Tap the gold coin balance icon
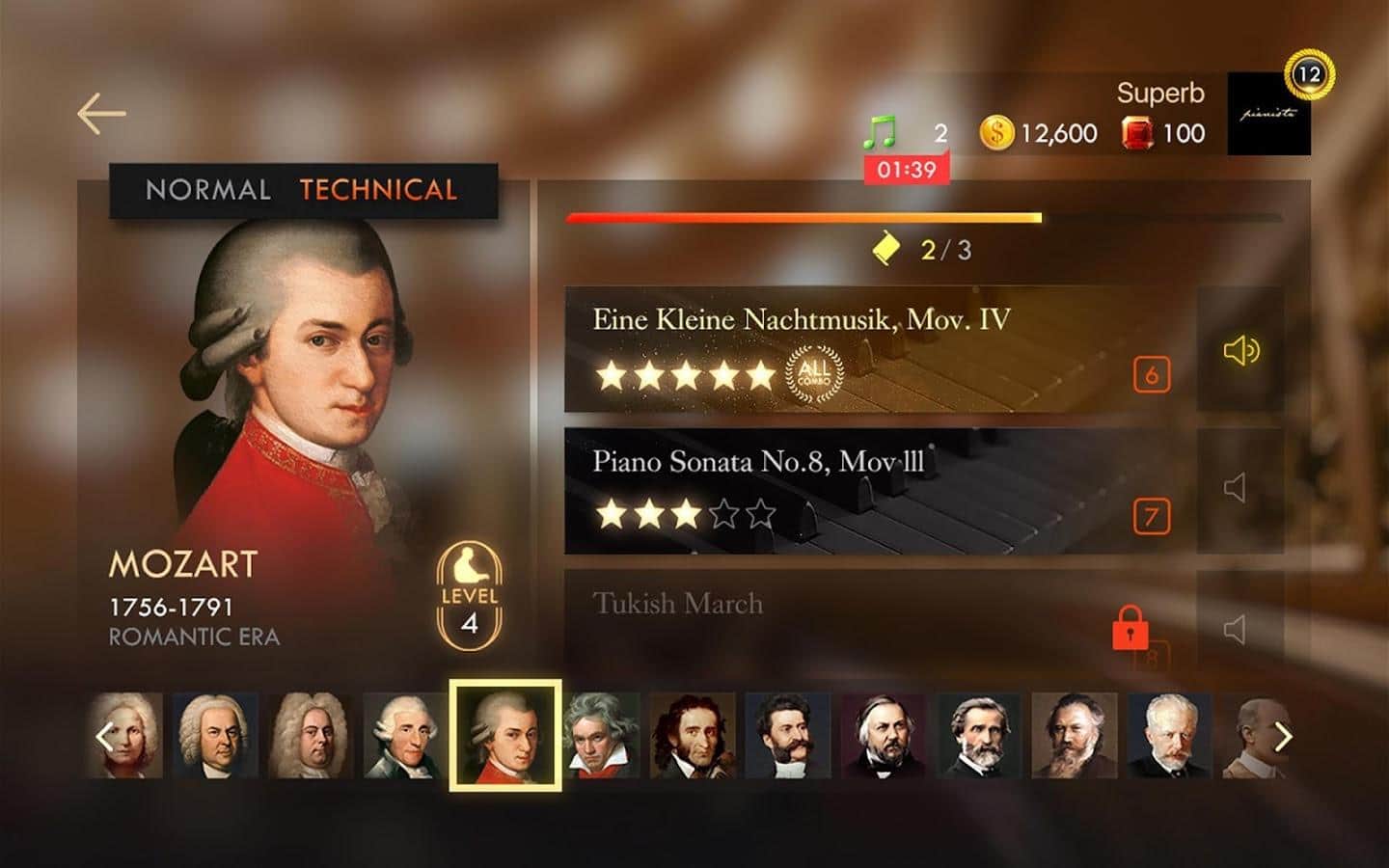Screen dimensions: 1389x868 pyautogui.click(x=996, y=133)
